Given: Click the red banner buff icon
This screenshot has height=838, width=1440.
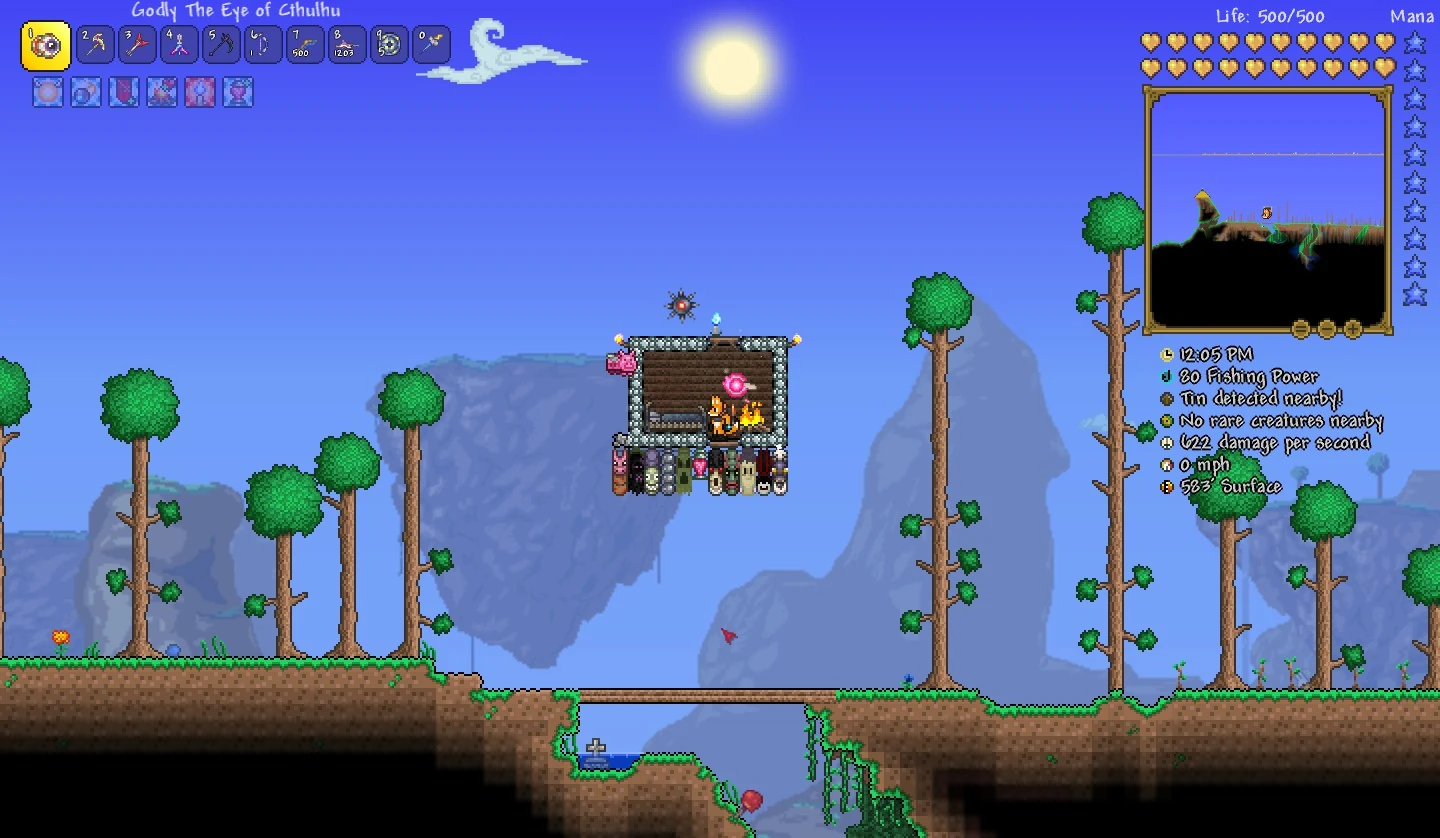Looking at the screenshot, I should click(x=124, y=93).
